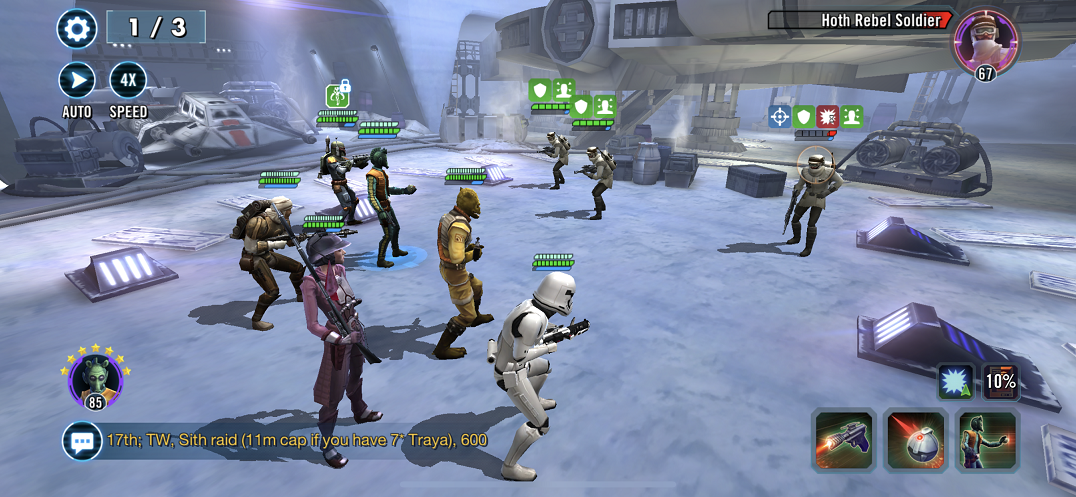Tap the 10% bonus icon

tap(999, 381)
